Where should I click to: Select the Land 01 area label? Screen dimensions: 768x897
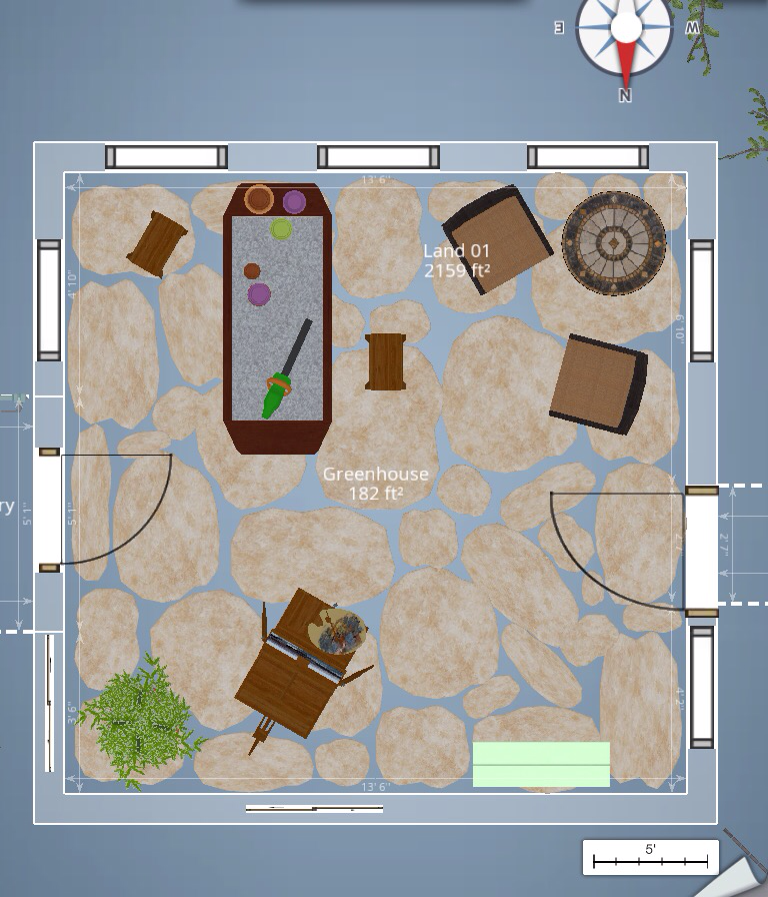[x=456, y=260]
